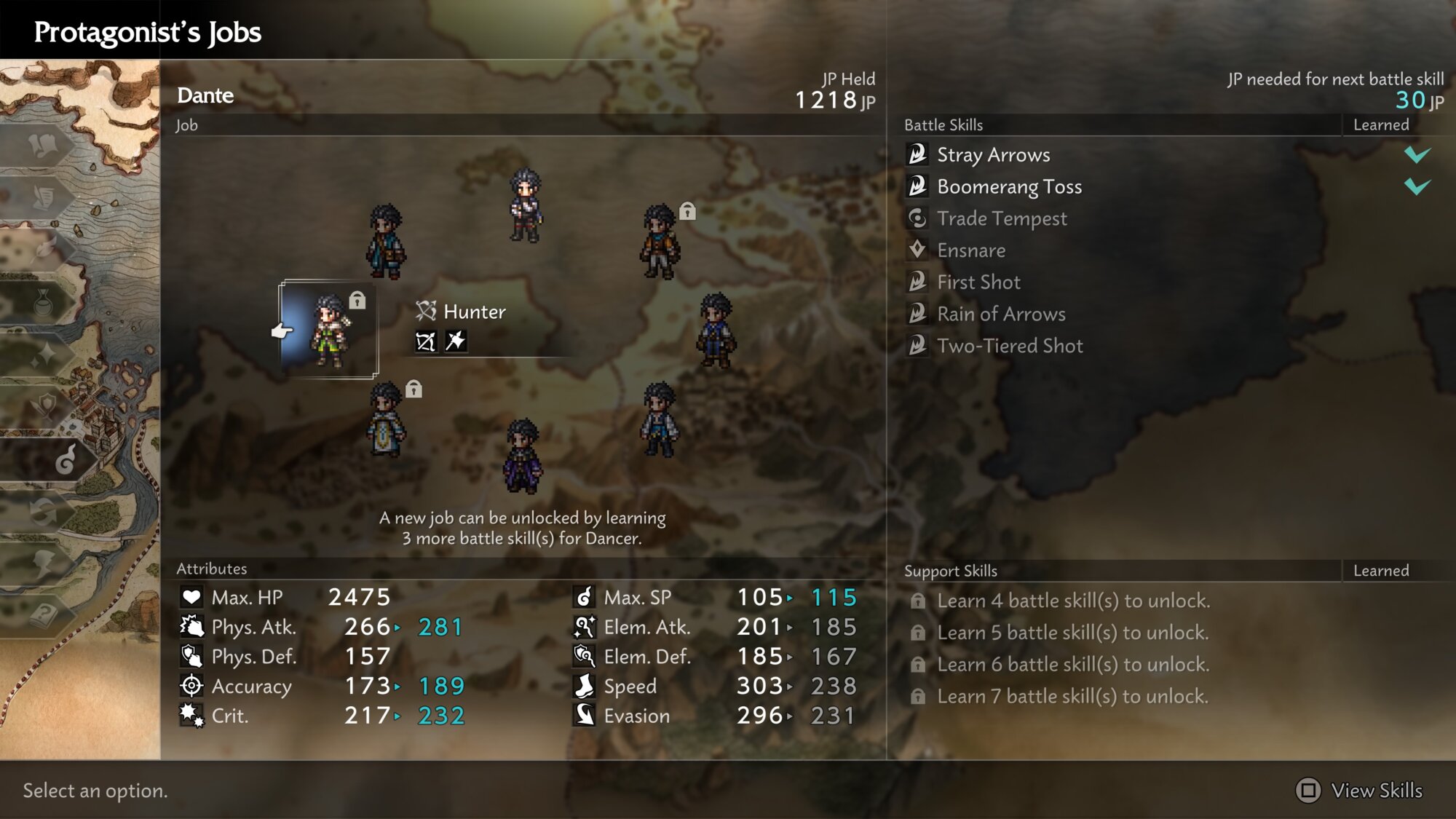Select the Hunter job sprite

point(329,331)
